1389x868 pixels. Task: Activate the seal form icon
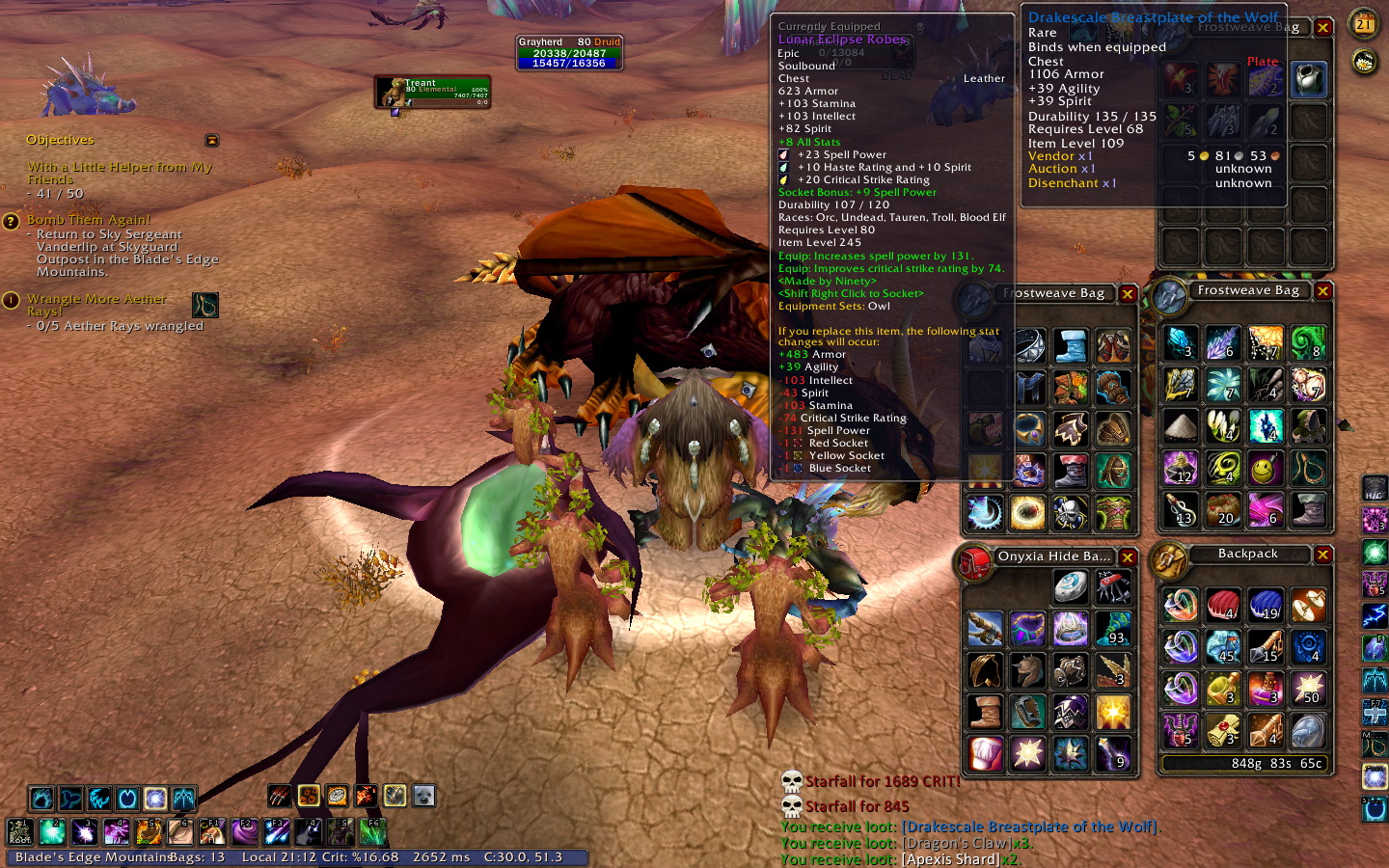coord(423,796)
